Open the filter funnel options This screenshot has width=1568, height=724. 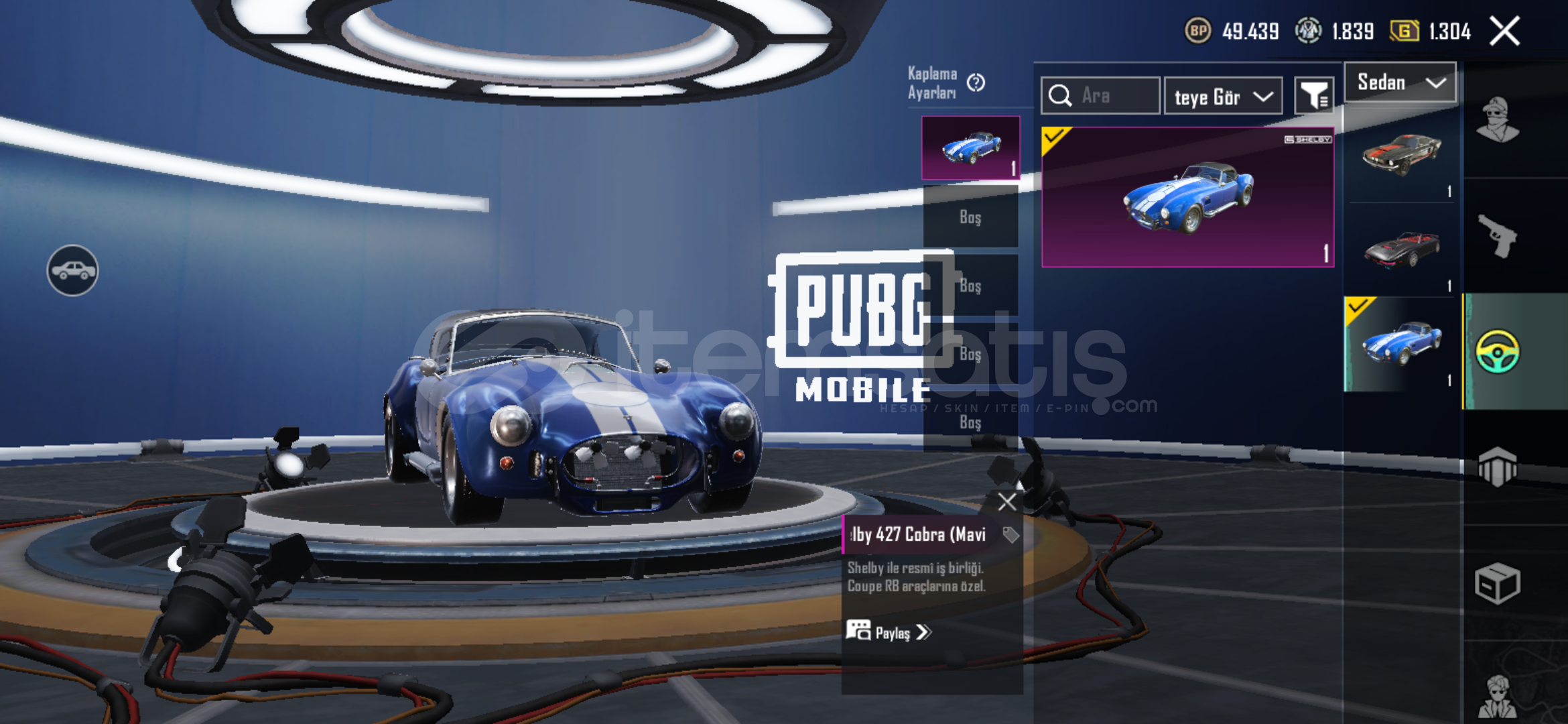click(x=1313, y=96)
